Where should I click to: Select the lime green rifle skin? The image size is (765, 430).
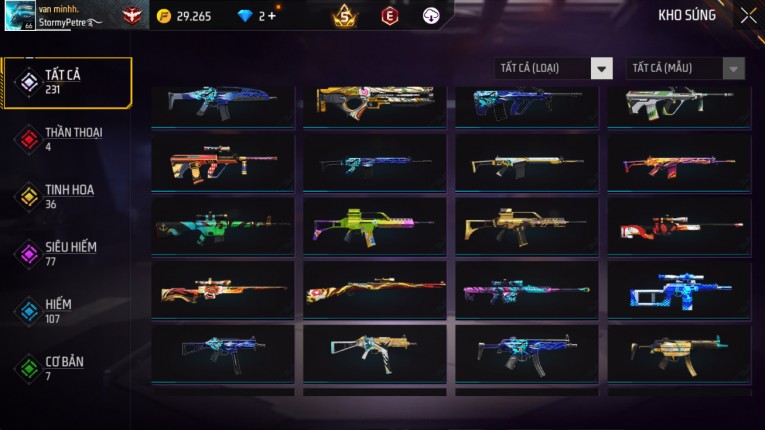coord(374,225)
